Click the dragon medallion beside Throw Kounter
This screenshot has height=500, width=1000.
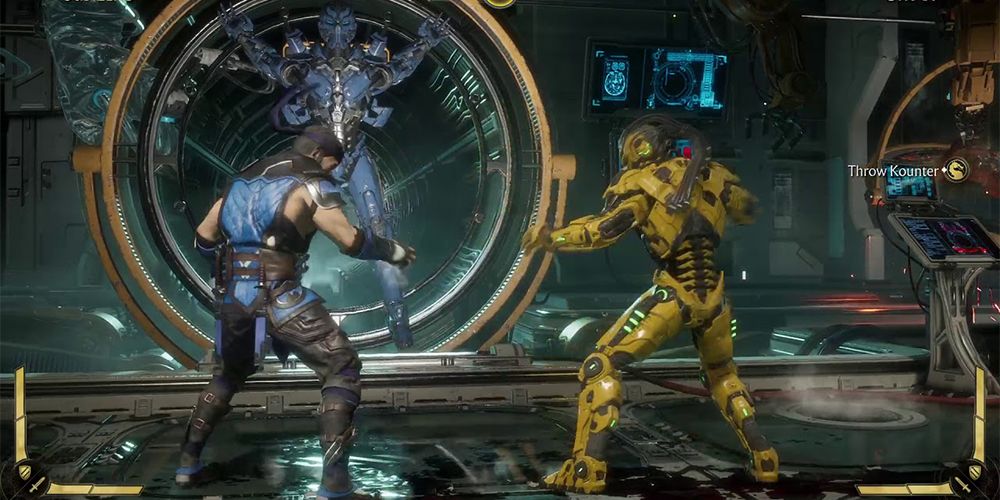pos(957,170)
